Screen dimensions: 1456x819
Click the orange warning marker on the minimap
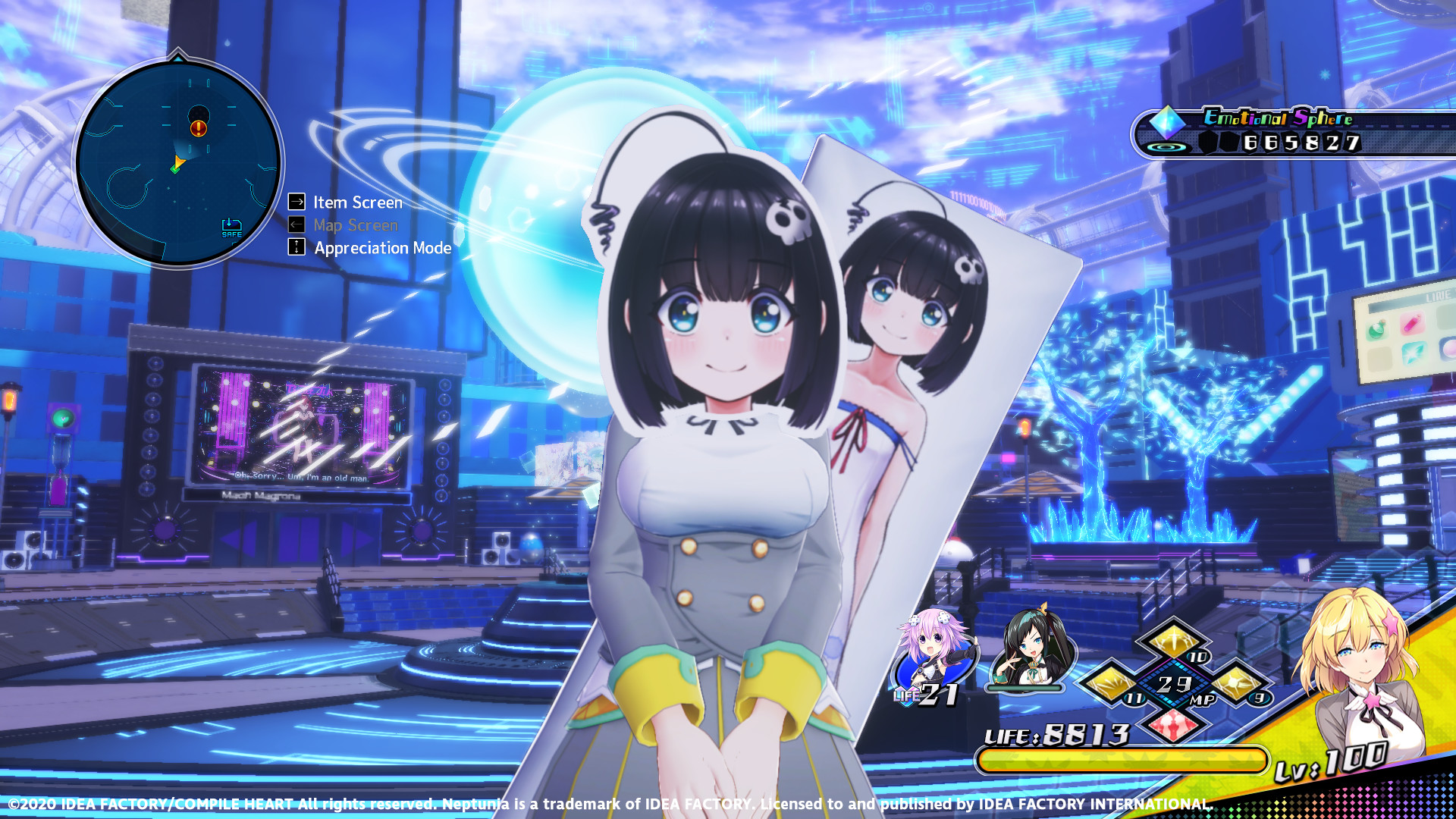point(199,129)
